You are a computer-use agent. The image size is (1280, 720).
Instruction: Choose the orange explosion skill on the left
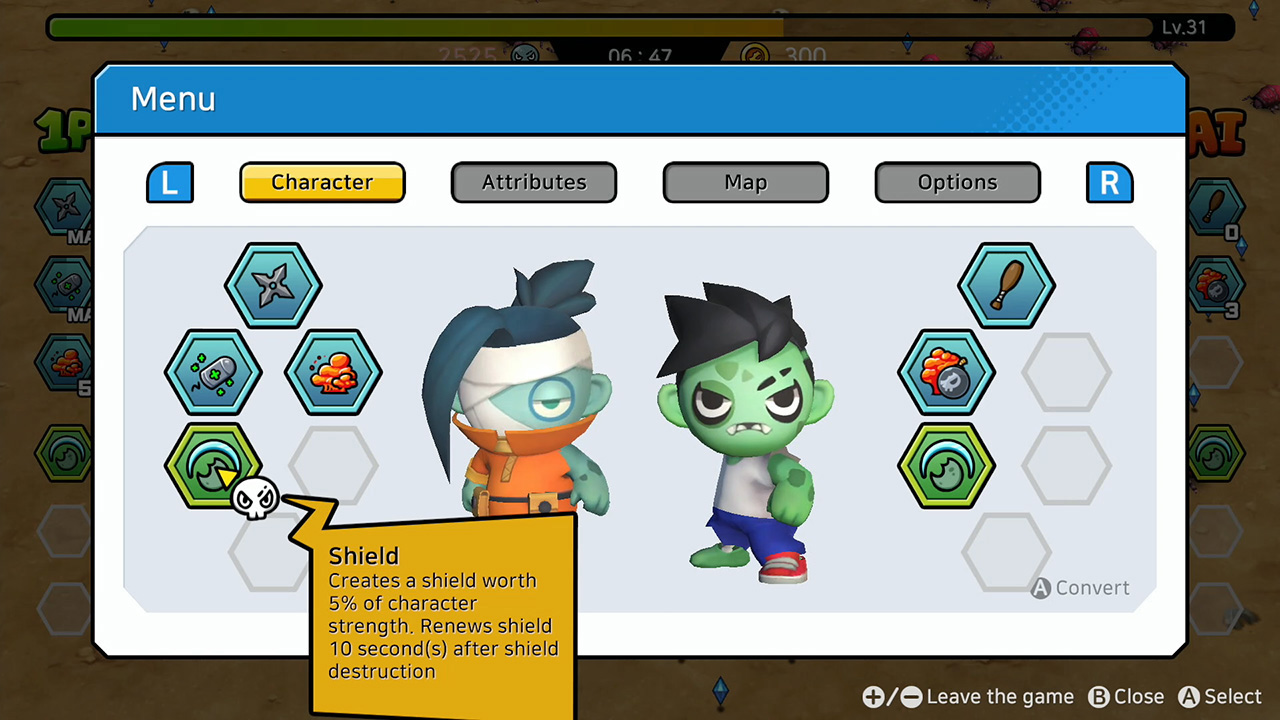click(334, 371)
